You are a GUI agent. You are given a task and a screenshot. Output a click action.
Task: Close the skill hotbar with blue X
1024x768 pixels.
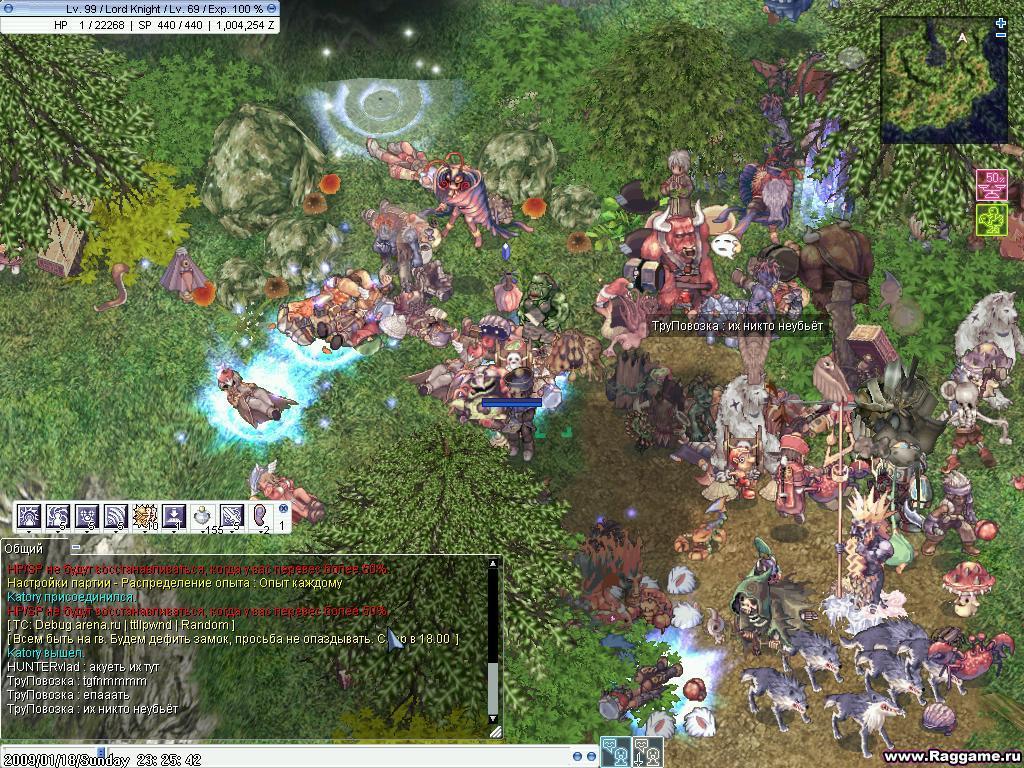(282, 508)
